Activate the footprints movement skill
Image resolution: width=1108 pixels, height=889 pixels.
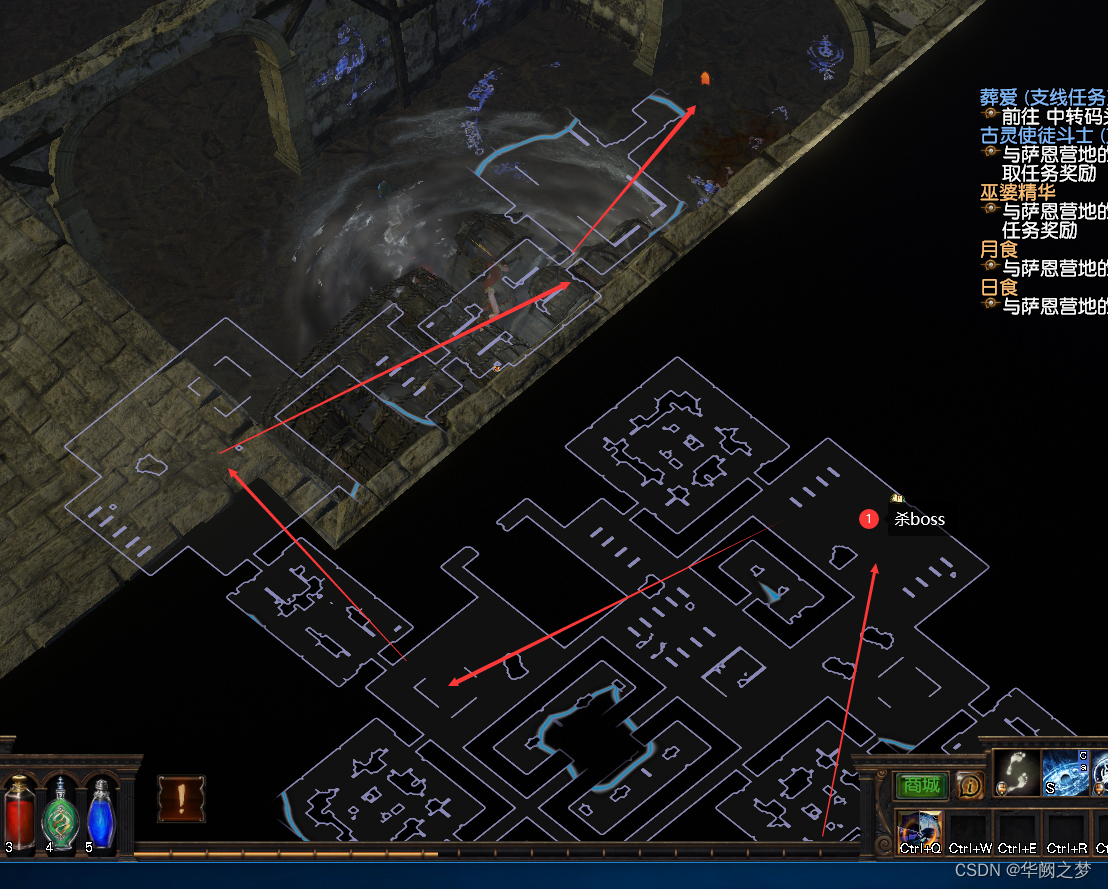click(x=1016, y=773)
